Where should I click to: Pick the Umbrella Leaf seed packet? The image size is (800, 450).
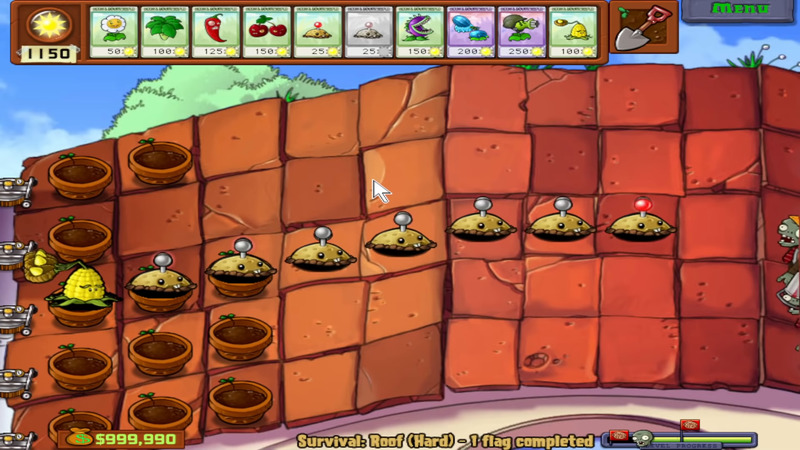(165, 32)
